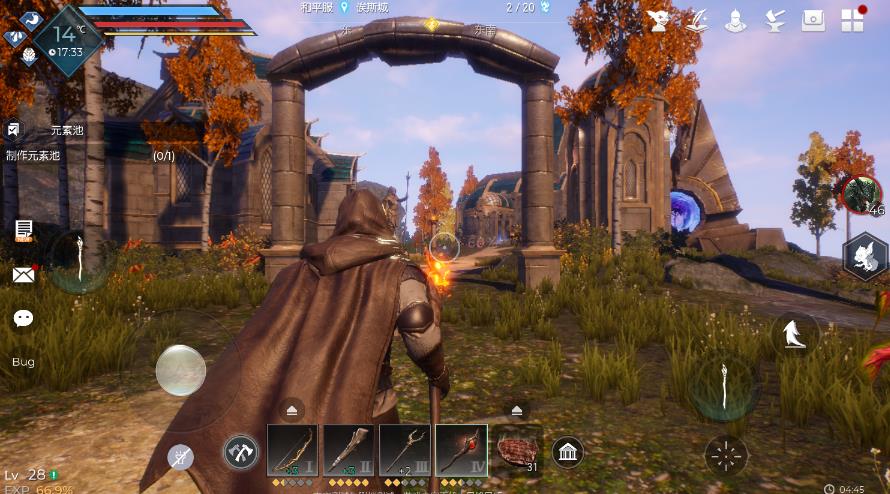Open the storage chest icon
This screenshot has width=890, height=494.
814,20
